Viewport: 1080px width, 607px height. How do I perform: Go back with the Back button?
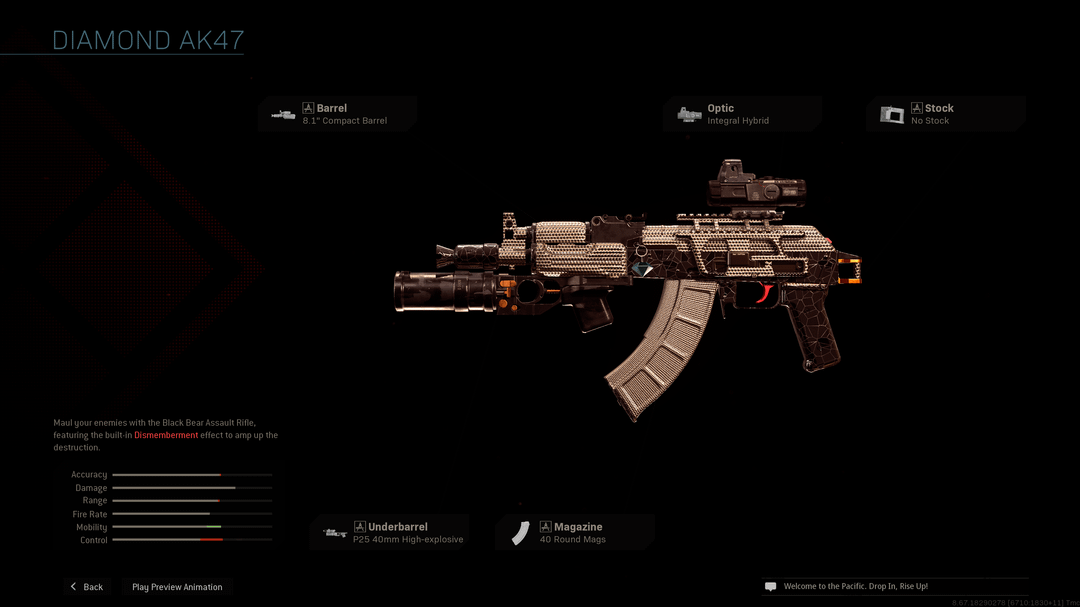pyautogui.click(x=87, y=587)
